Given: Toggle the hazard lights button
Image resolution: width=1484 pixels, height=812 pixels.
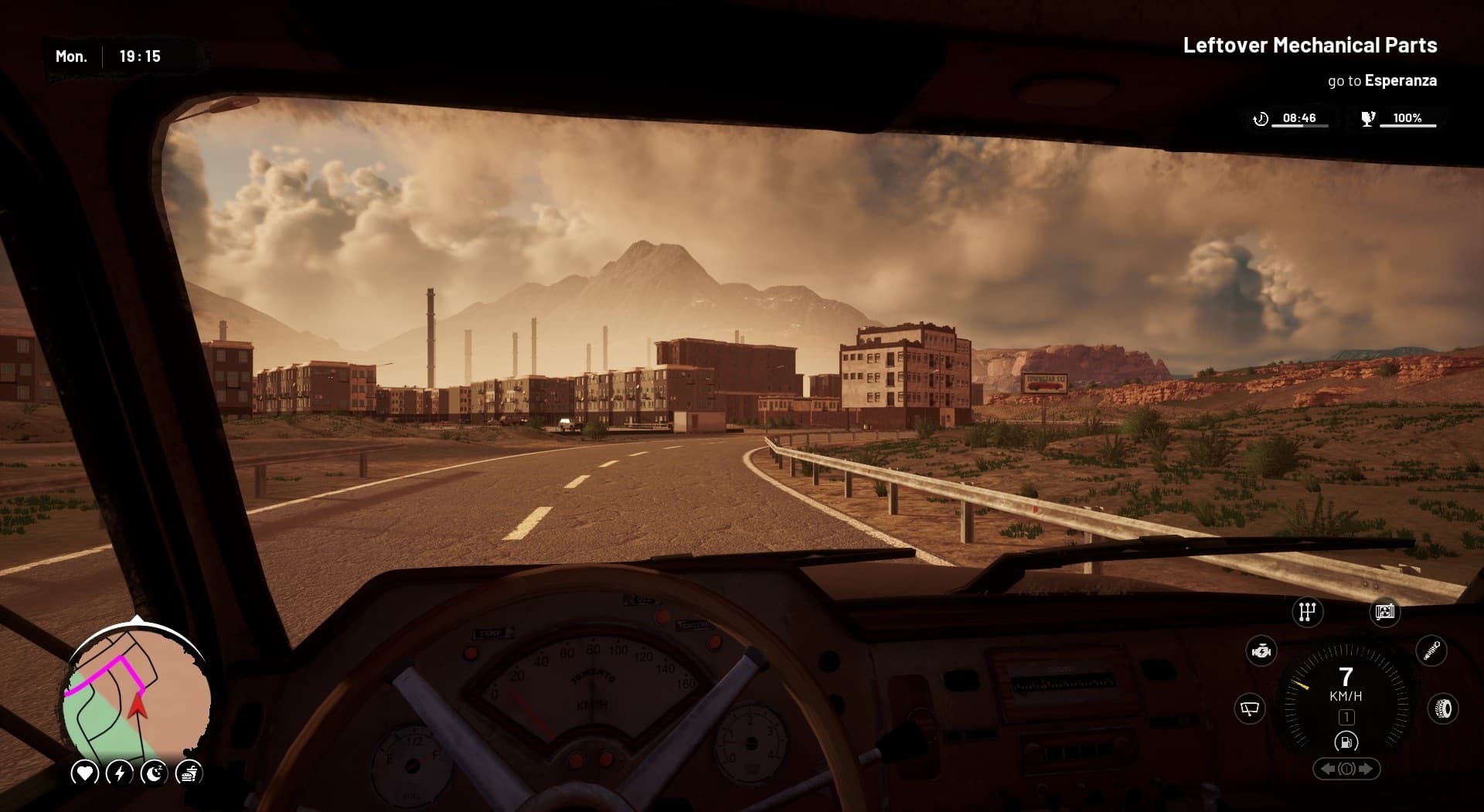Looking at the screenshot, I should 1346,770.
